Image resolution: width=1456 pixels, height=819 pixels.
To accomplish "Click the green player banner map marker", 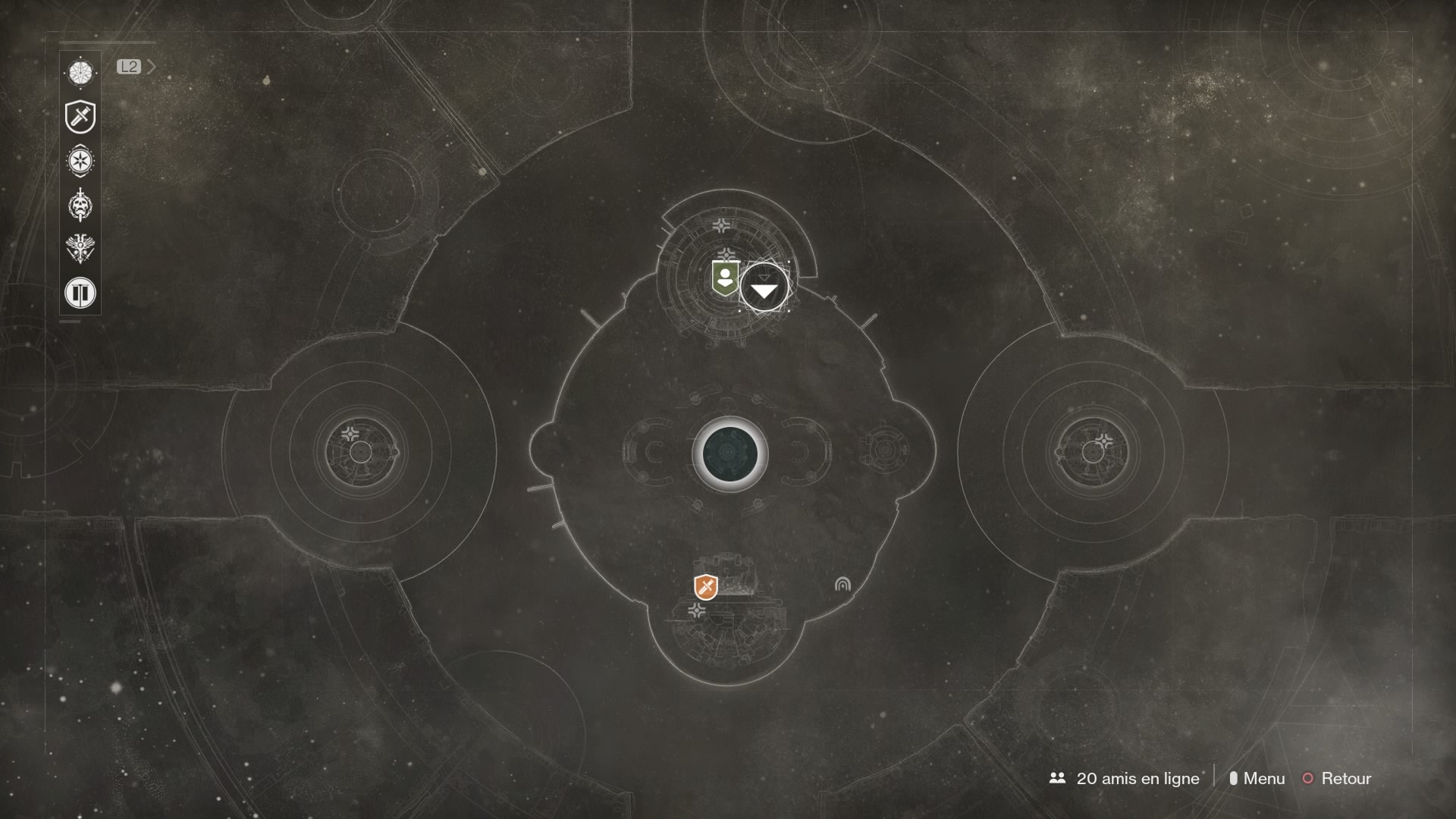I will [x=726, y=279].
